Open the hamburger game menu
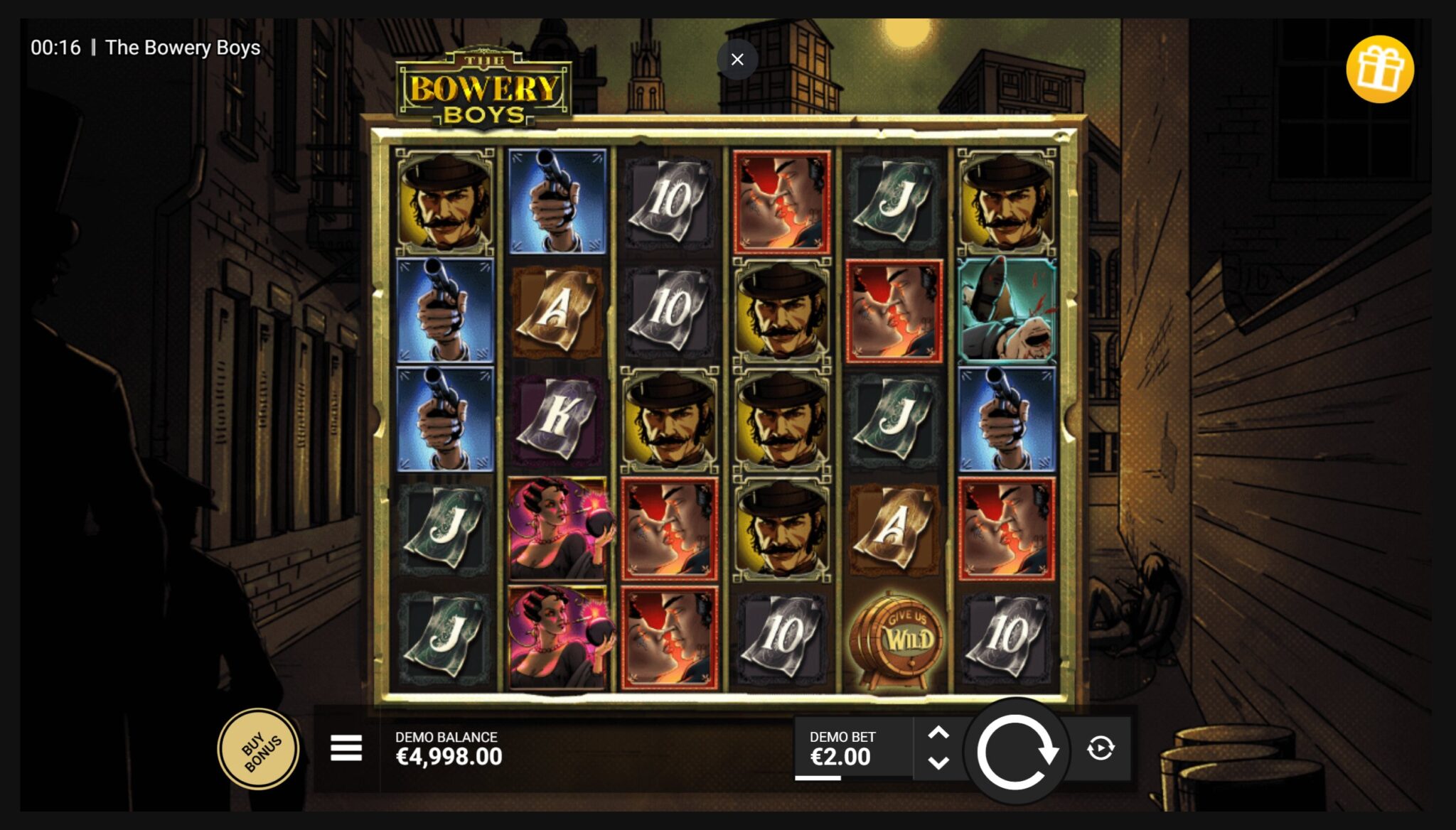 (x=346, y=748)
